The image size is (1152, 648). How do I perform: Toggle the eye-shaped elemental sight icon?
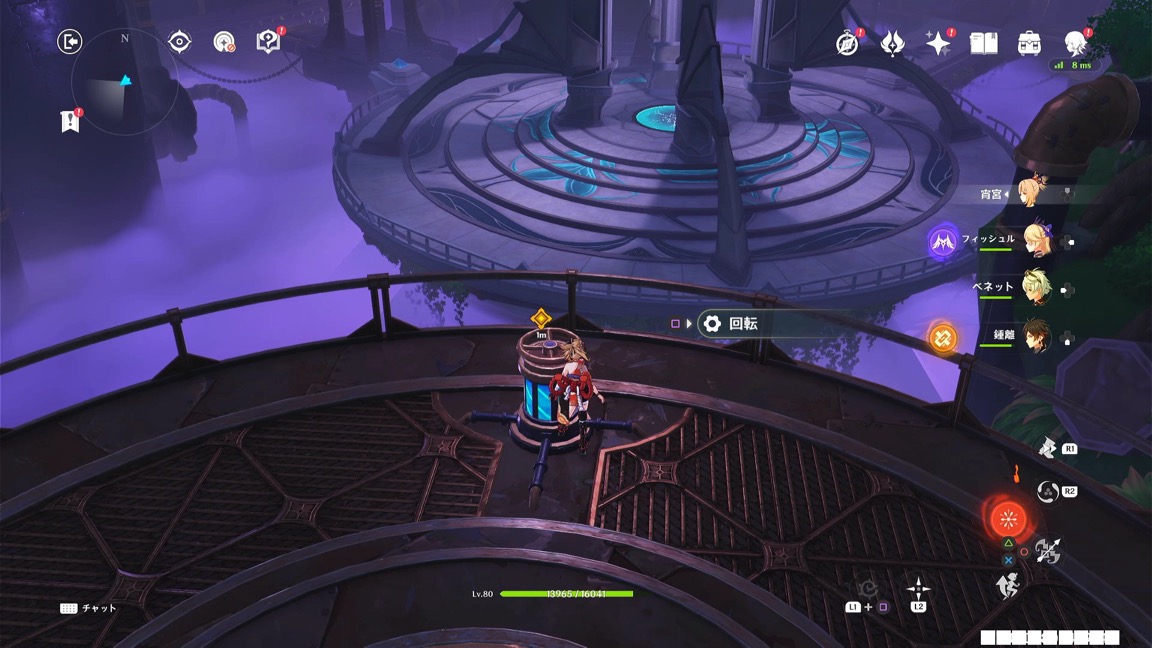coord(179,41)
